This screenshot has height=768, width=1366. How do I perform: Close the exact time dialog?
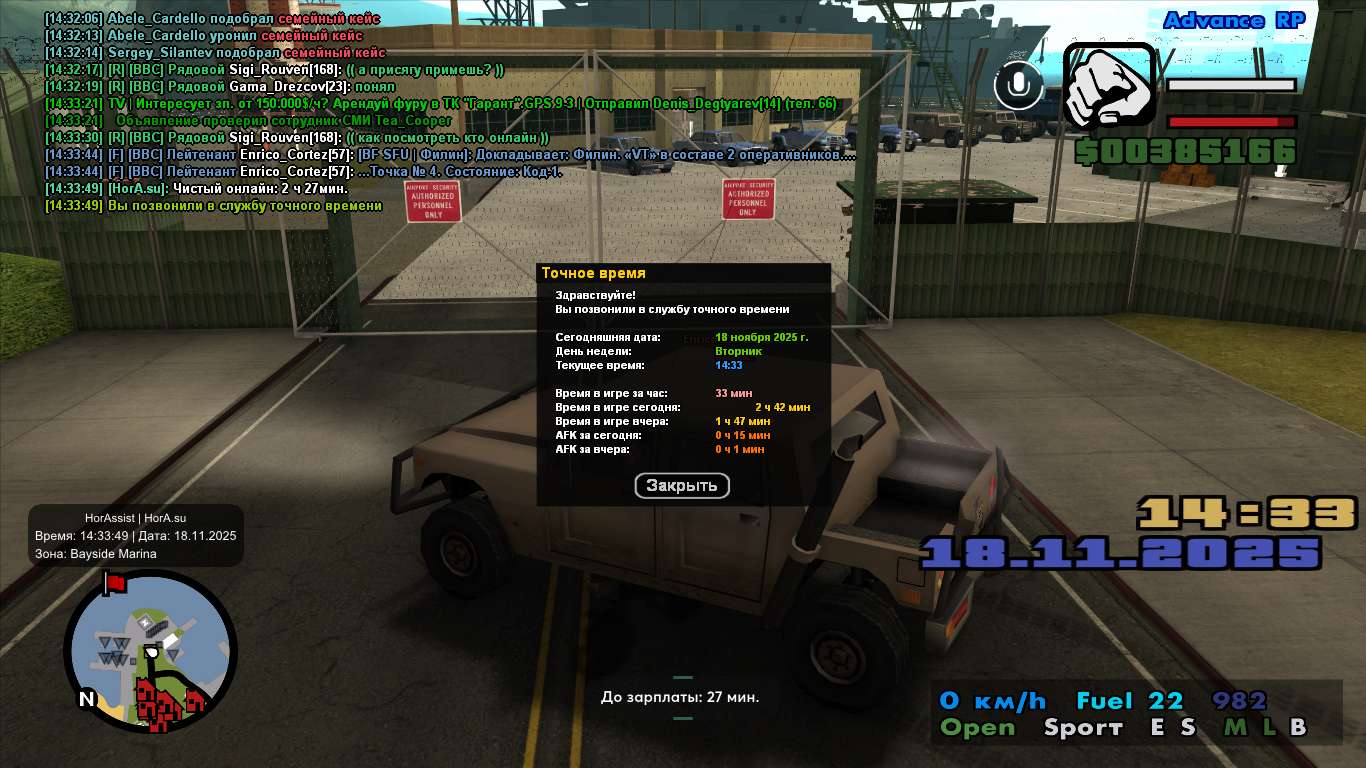pos(682,486)
